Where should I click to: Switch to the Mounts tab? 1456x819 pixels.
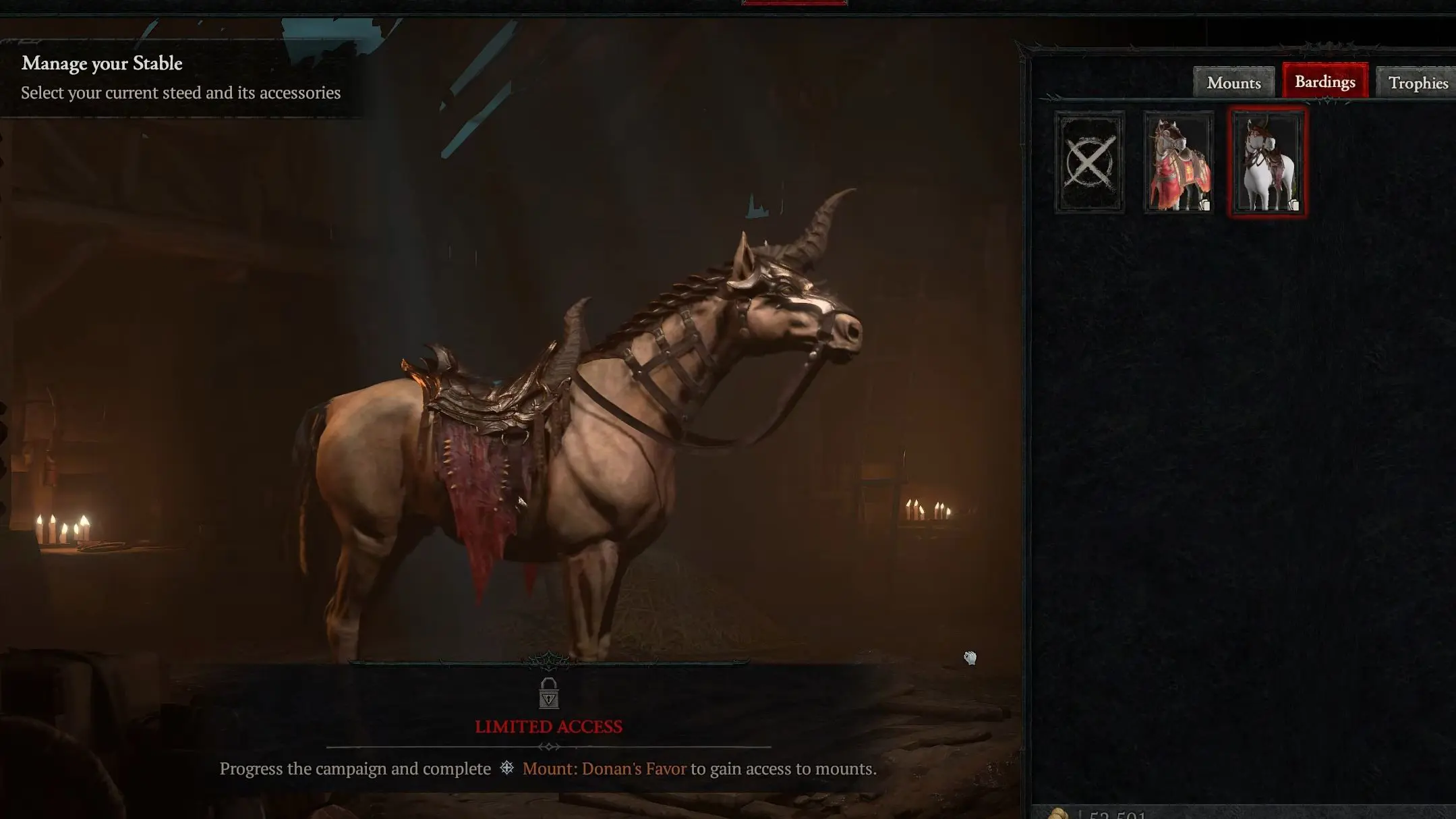pyautogui.click(x=1233, y=82)
